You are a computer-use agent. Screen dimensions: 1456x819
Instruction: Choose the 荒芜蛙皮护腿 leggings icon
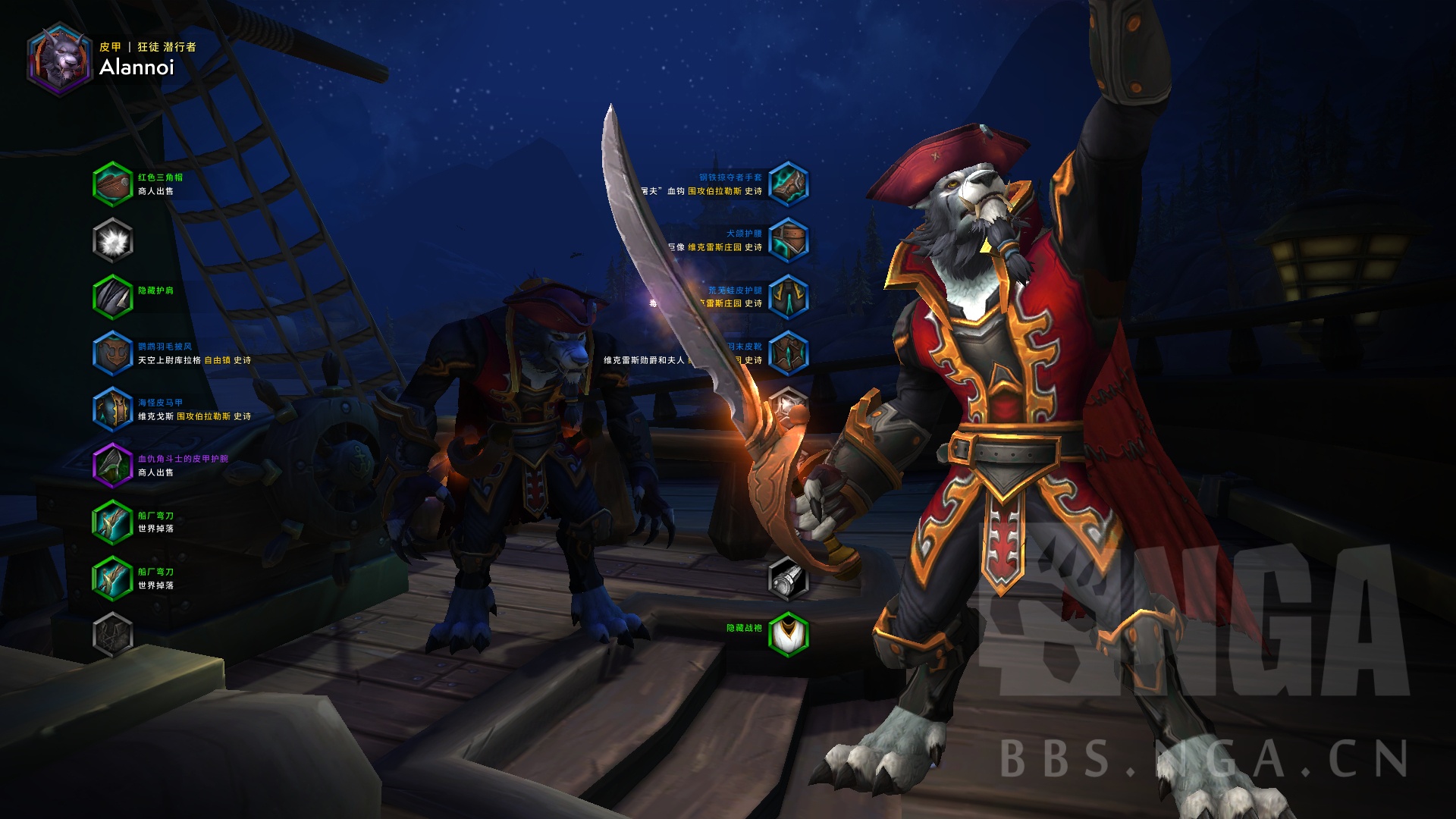click(x=788, y=297)
